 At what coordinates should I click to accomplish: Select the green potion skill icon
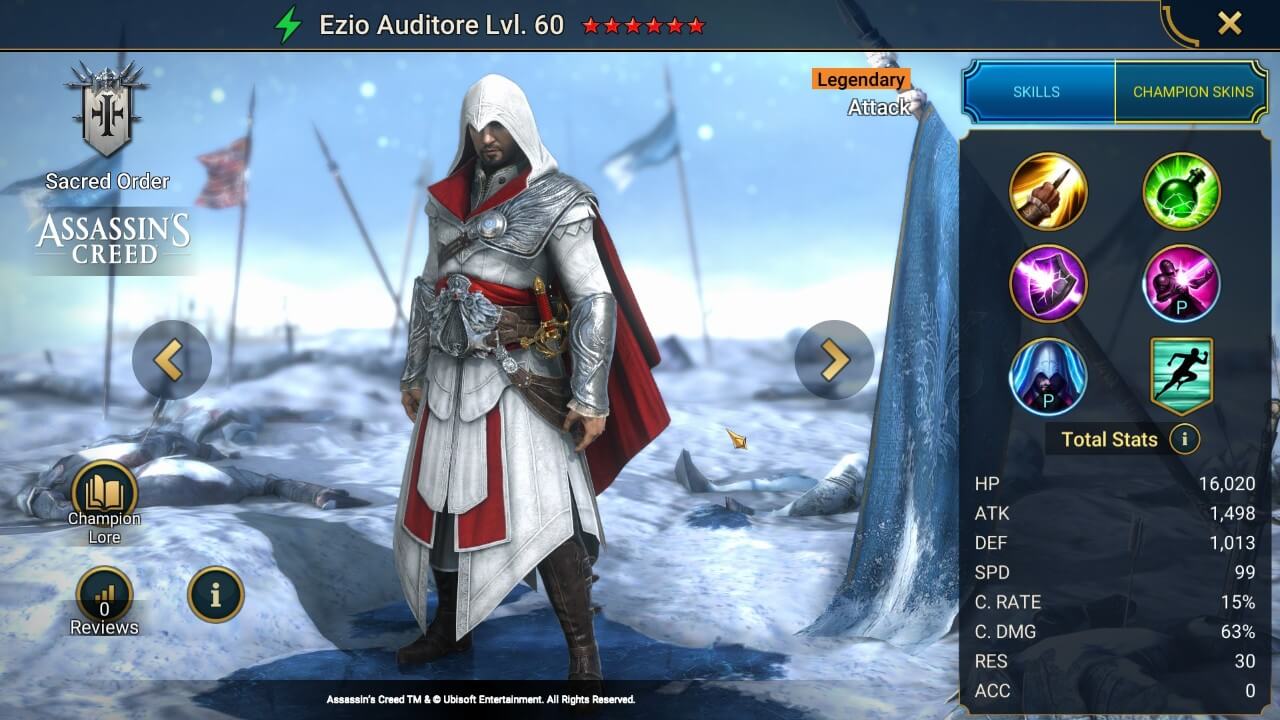(x=1181, y=193)
